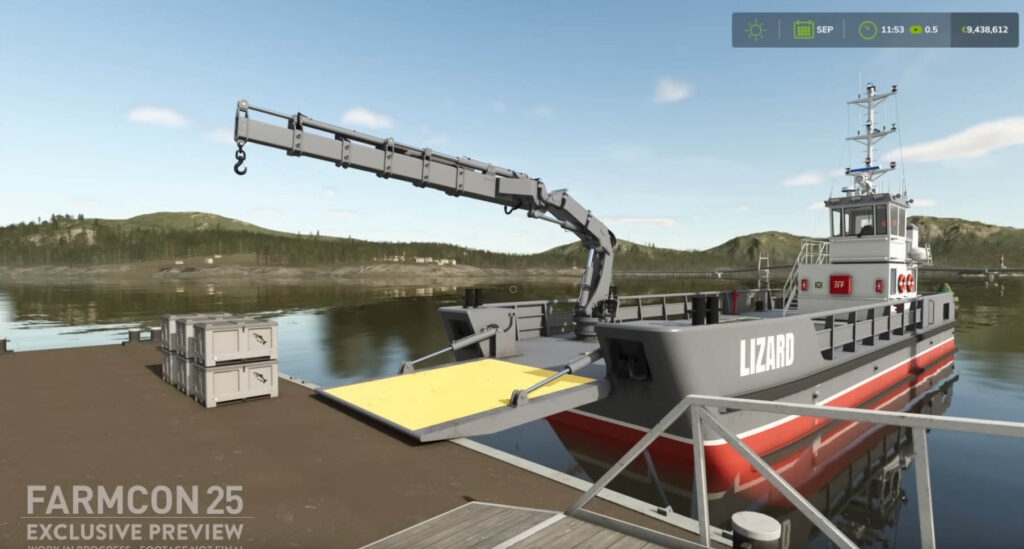This screenshot has height=549, width=1024.
Task: Open the calendar icon showing SEP
Action: (803, 30)
